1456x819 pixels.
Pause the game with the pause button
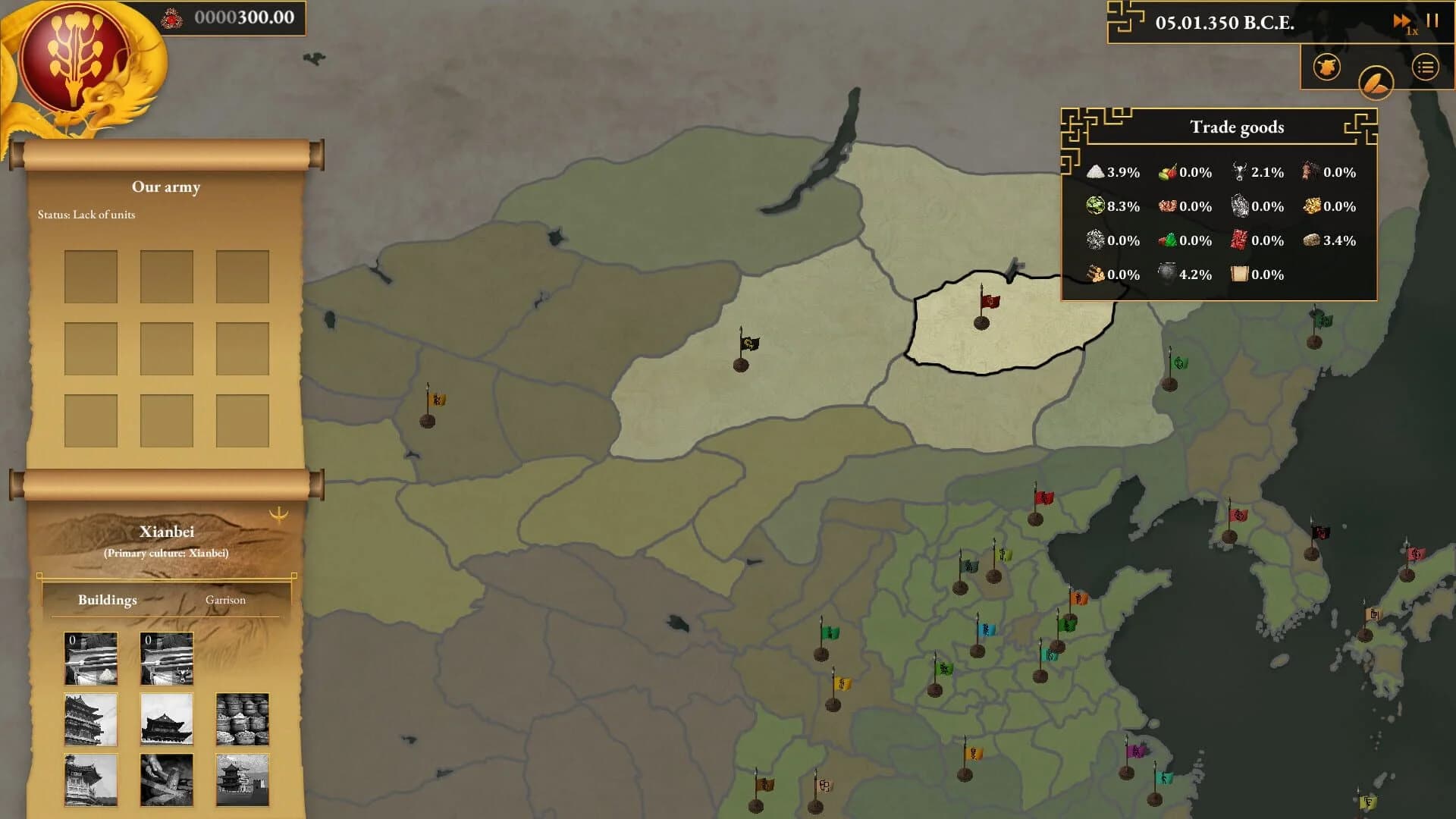tap(1433, 21)
